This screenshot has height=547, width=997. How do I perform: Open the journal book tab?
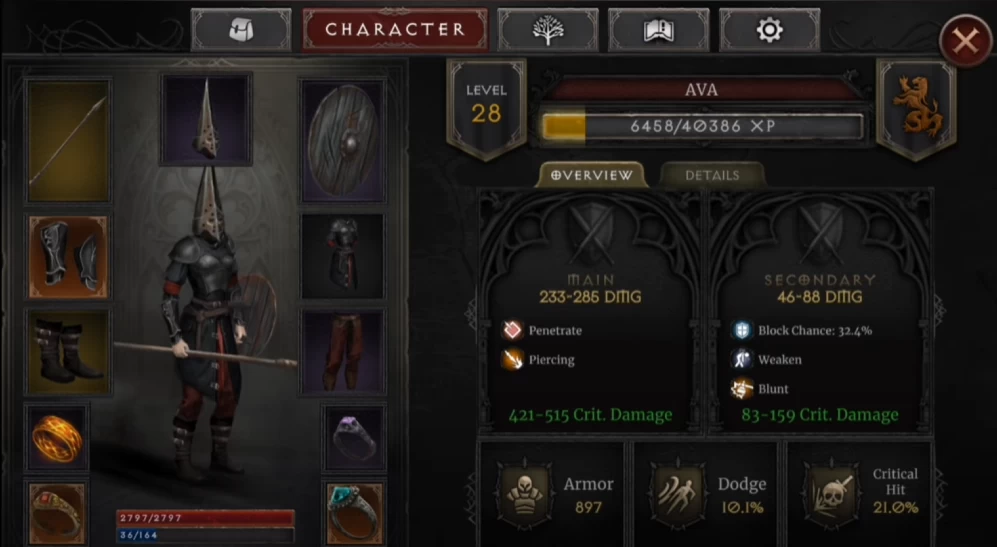point(658,30)
